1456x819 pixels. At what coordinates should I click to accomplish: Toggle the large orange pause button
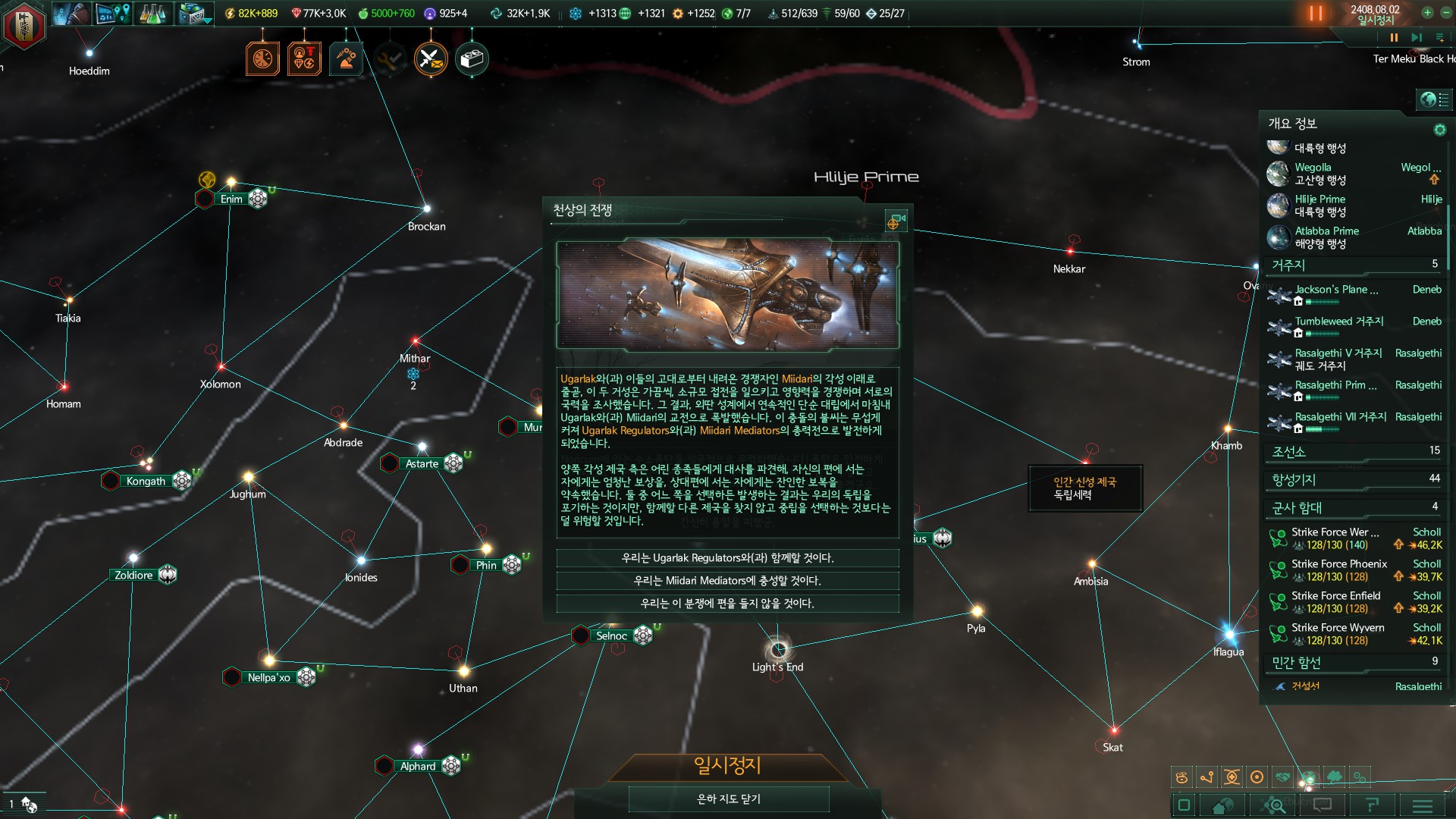click(x=1316, y=14)
